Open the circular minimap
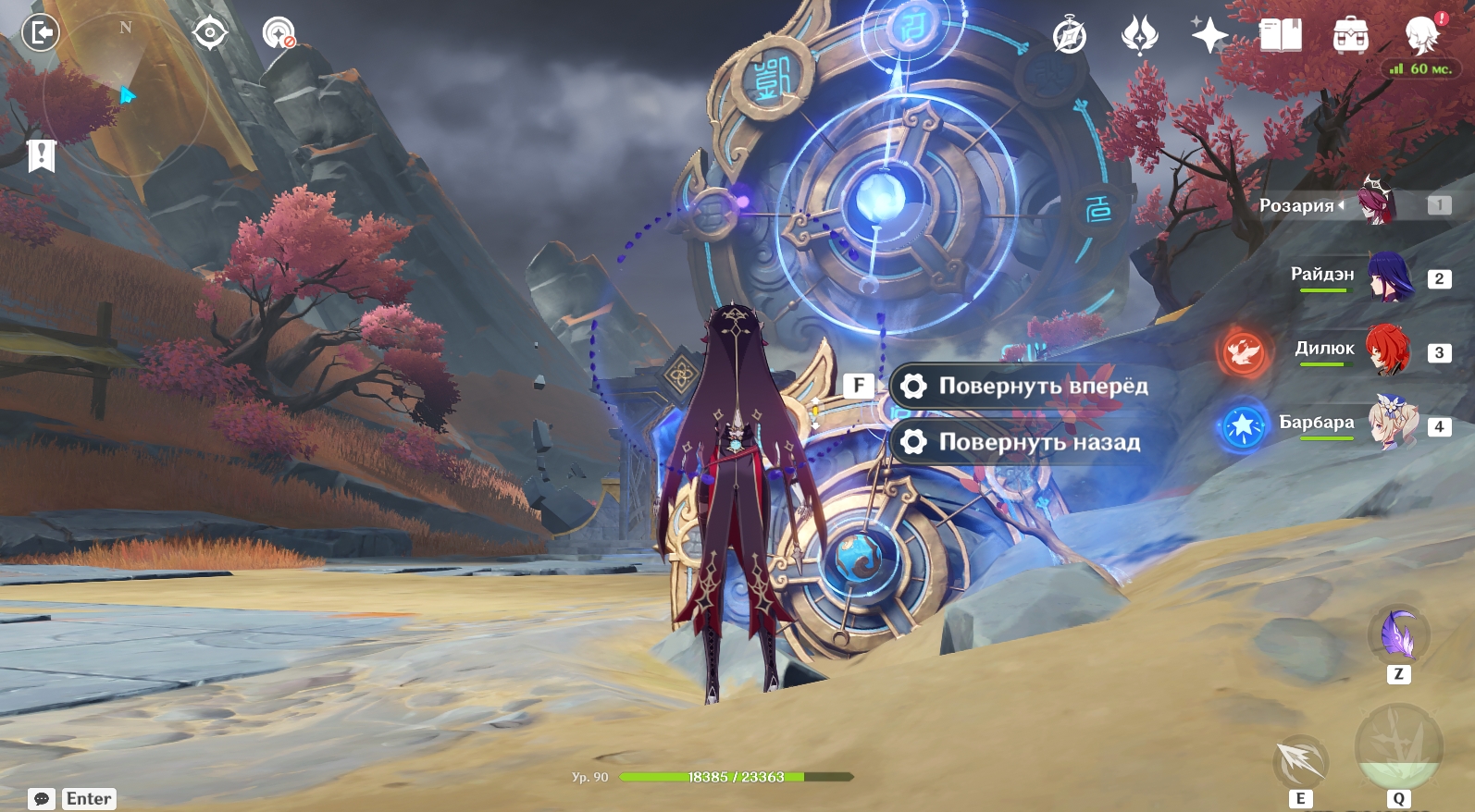The height and width of the screenshot is (812, 1475). pyautogui.click(x=125, y=92)
